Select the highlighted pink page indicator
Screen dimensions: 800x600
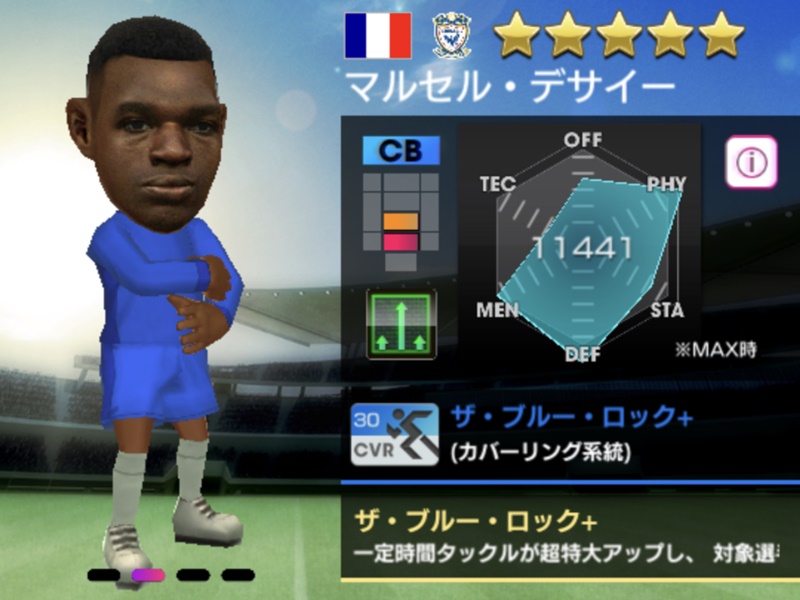pyautogui.click(x=149, y=575)
